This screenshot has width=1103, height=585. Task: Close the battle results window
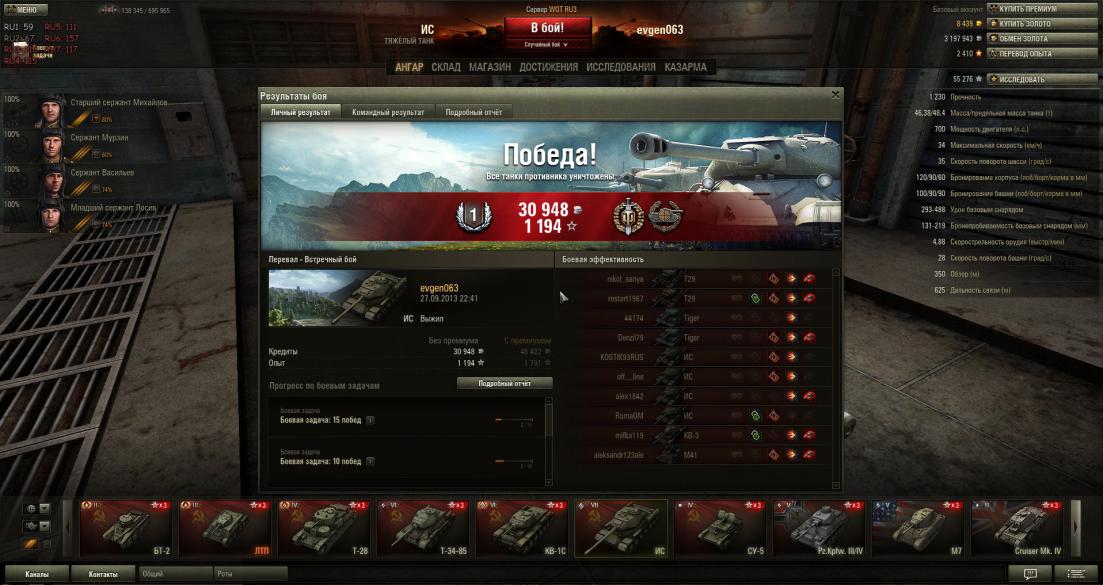835,95
